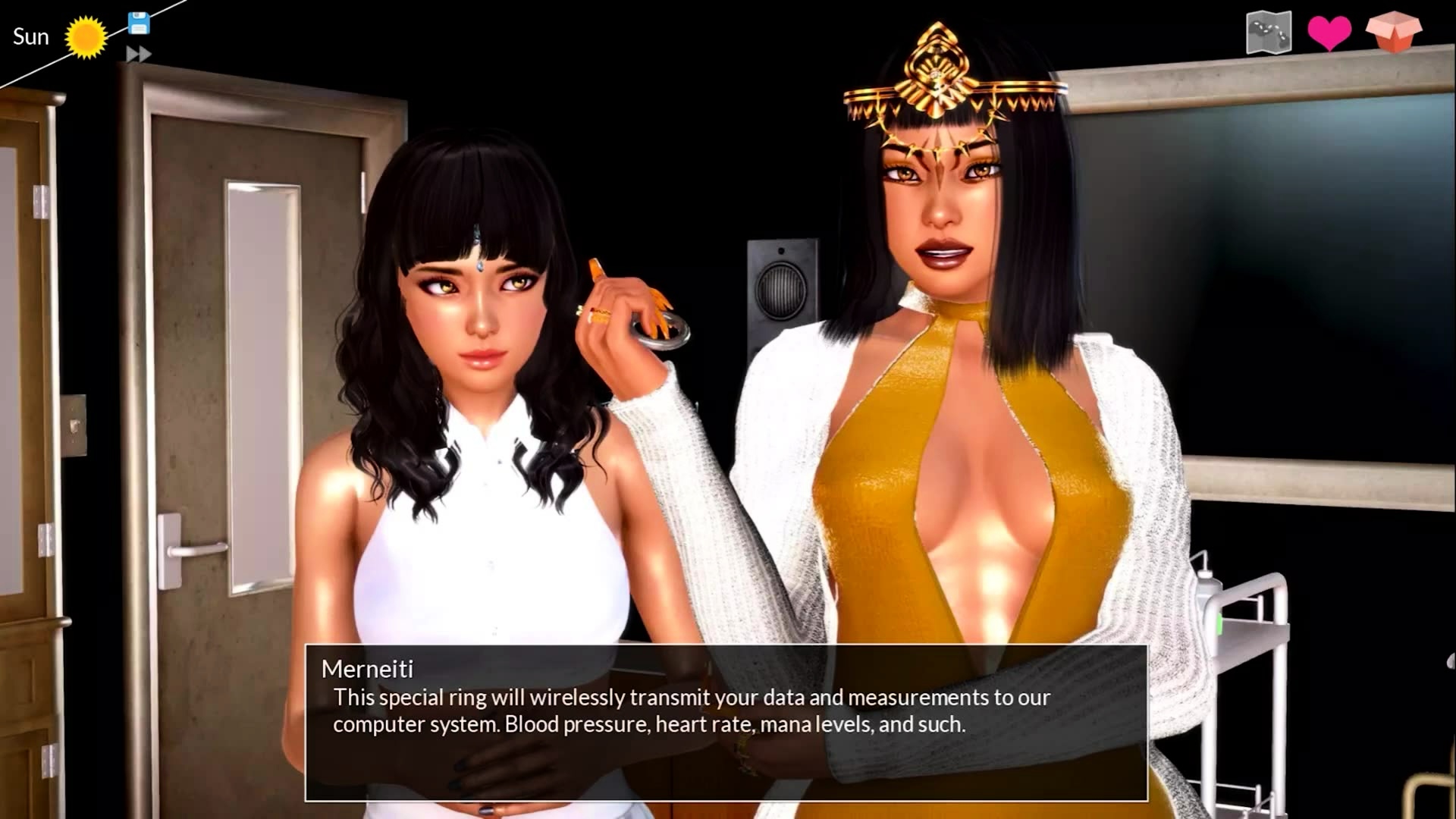Advance Merneiti's dialogue text box
1456x819 pixels.
[726, 723]
